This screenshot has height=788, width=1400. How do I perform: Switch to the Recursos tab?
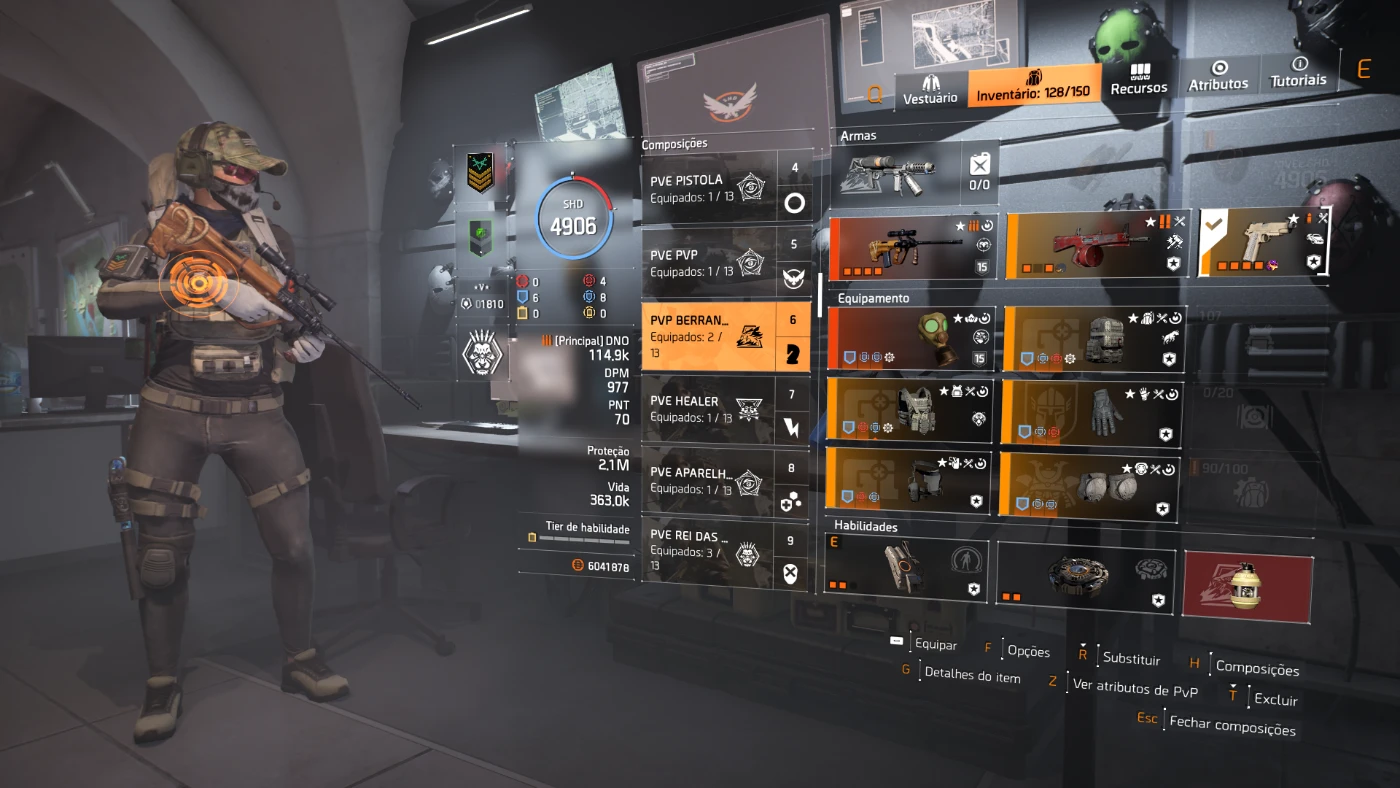tap(1139, 80)
